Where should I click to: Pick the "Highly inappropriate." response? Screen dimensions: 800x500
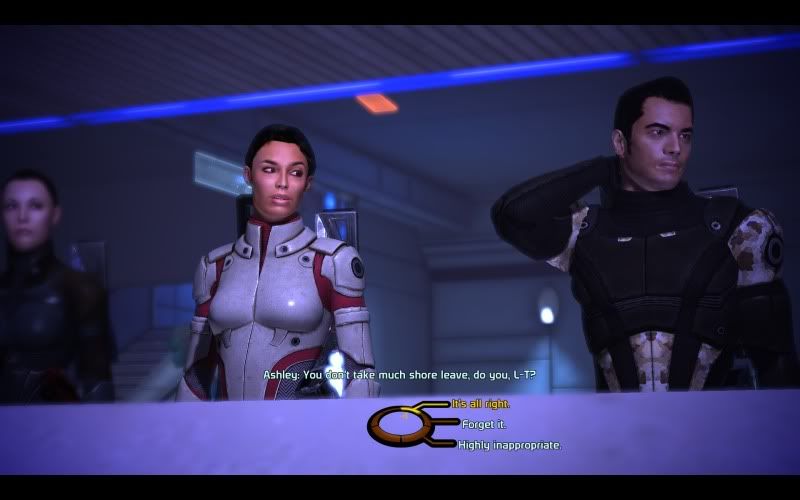pos(509,445)
